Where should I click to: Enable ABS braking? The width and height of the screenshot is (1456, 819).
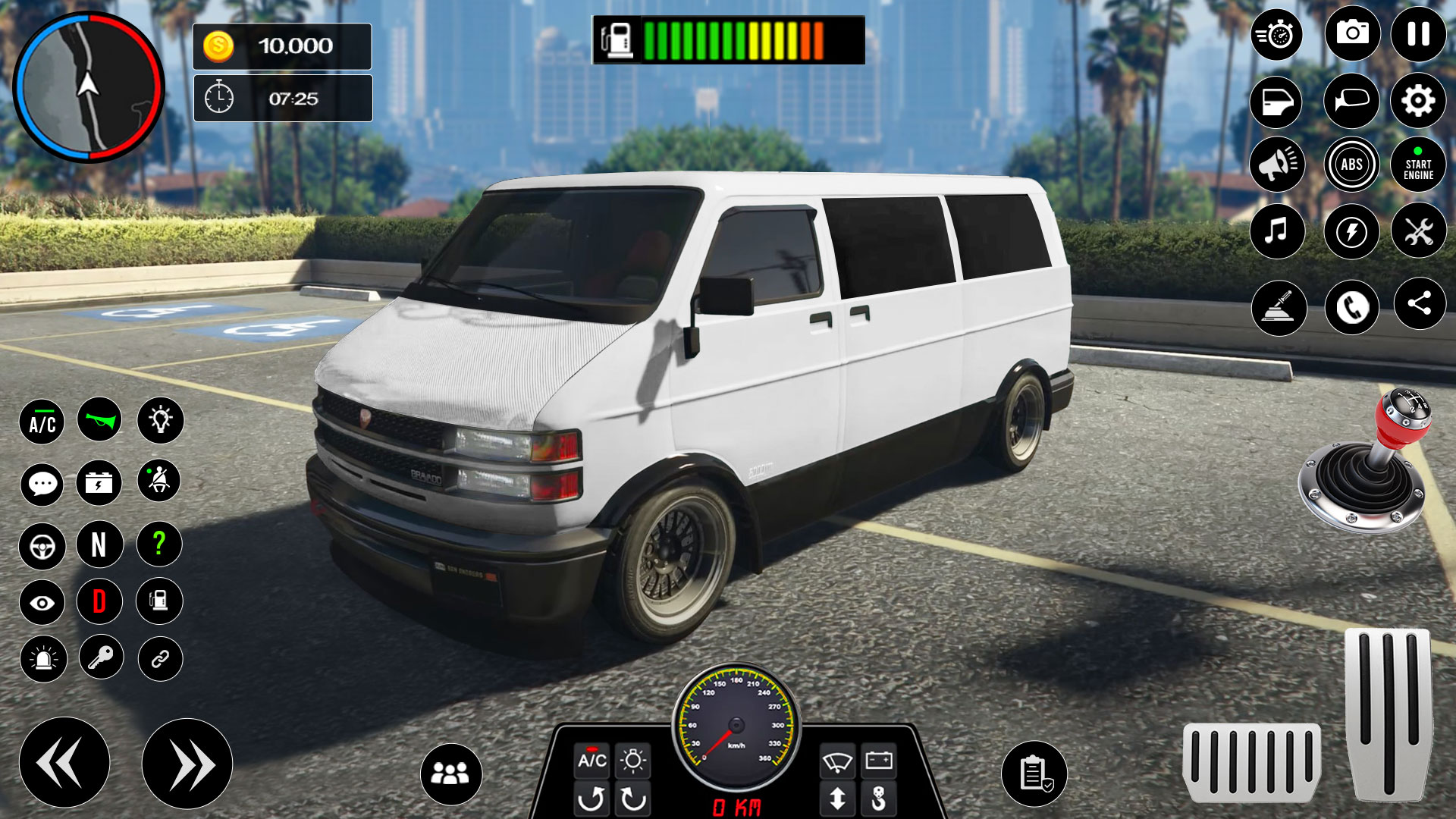[x=1352, y=164]
